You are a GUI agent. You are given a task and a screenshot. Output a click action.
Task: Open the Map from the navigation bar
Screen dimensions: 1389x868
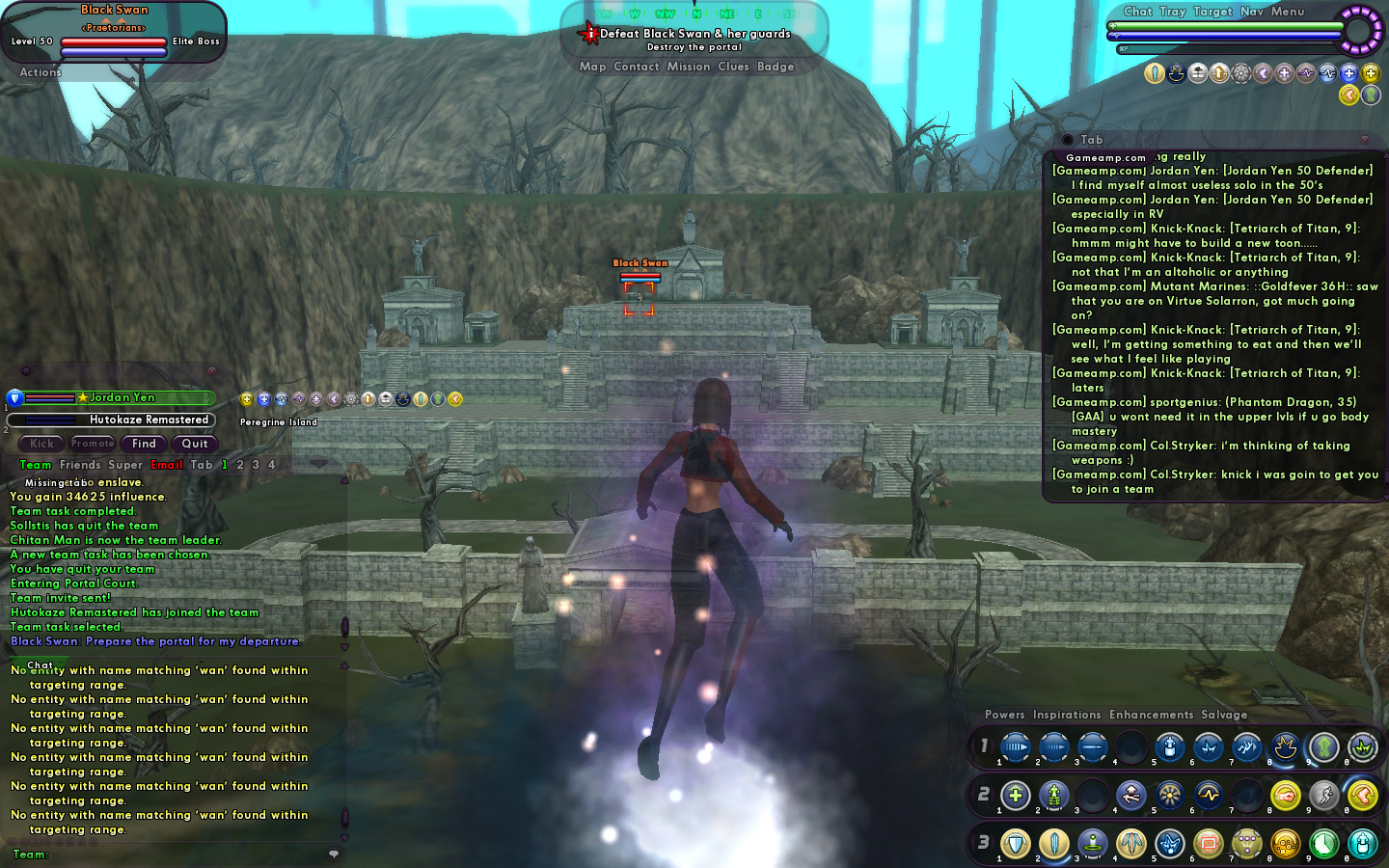(592, 67)
